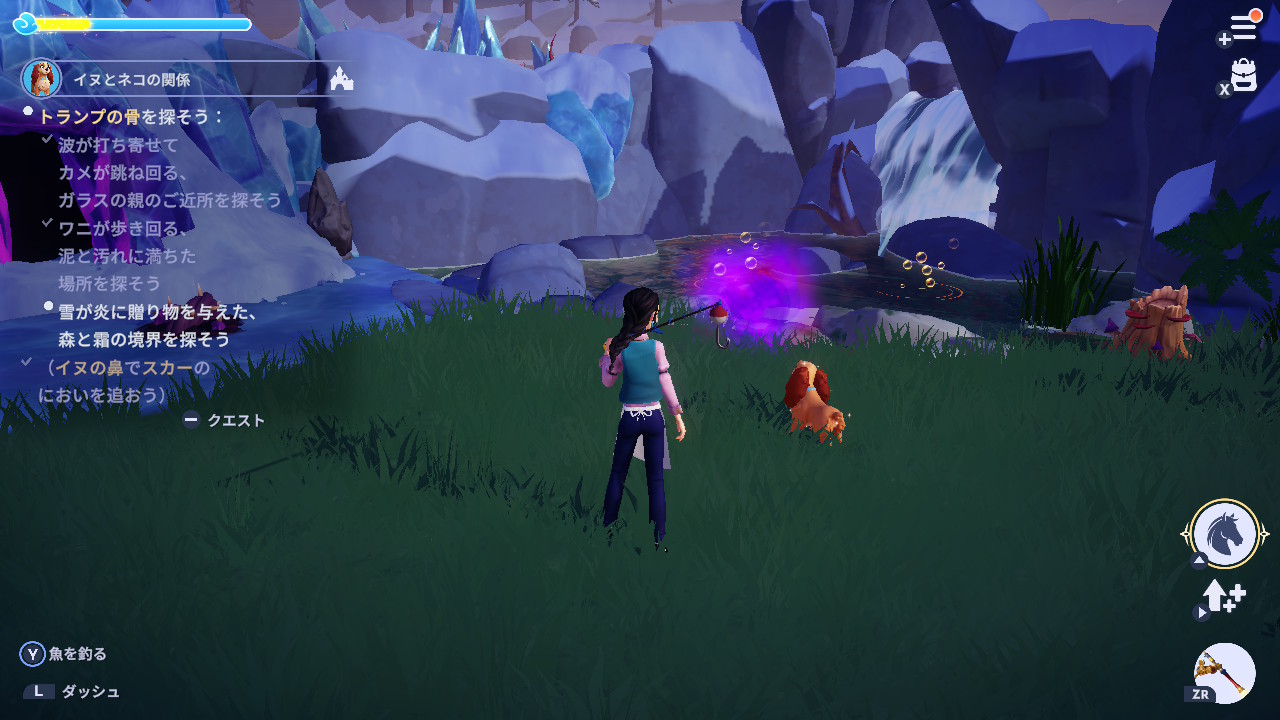Open the backpack inventory
Viewport: 1280px width, 720px height.
point(1244,75)
